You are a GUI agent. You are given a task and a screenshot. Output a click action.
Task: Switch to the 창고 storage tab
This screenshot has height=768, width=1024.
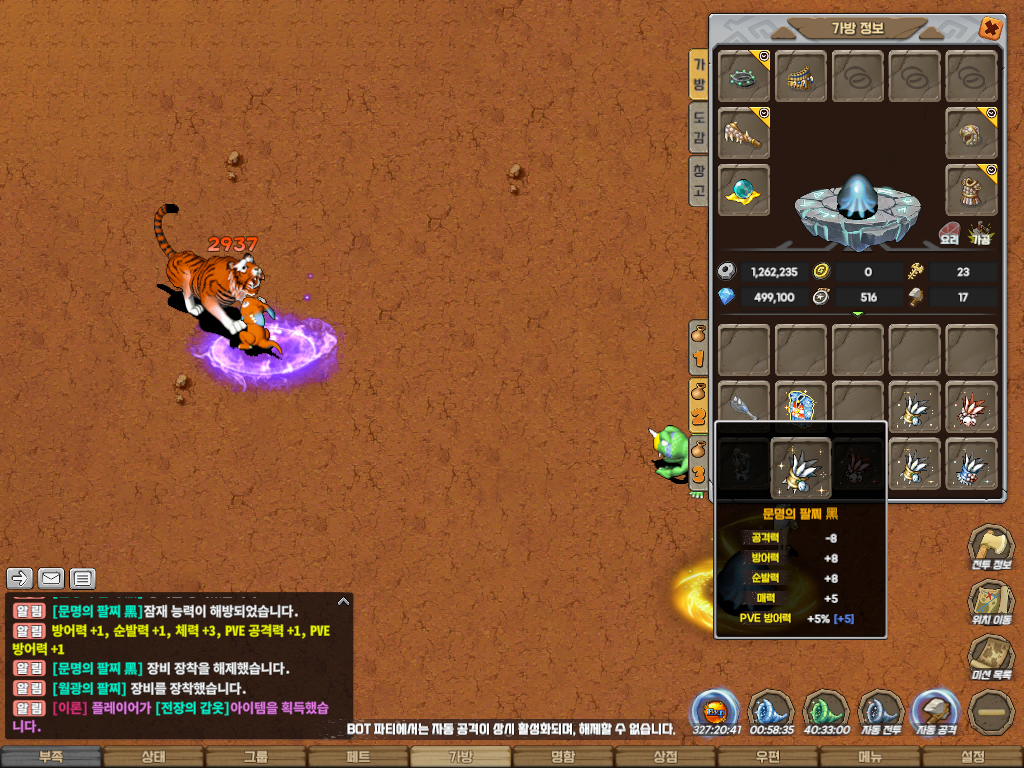[x=700, y=181]
